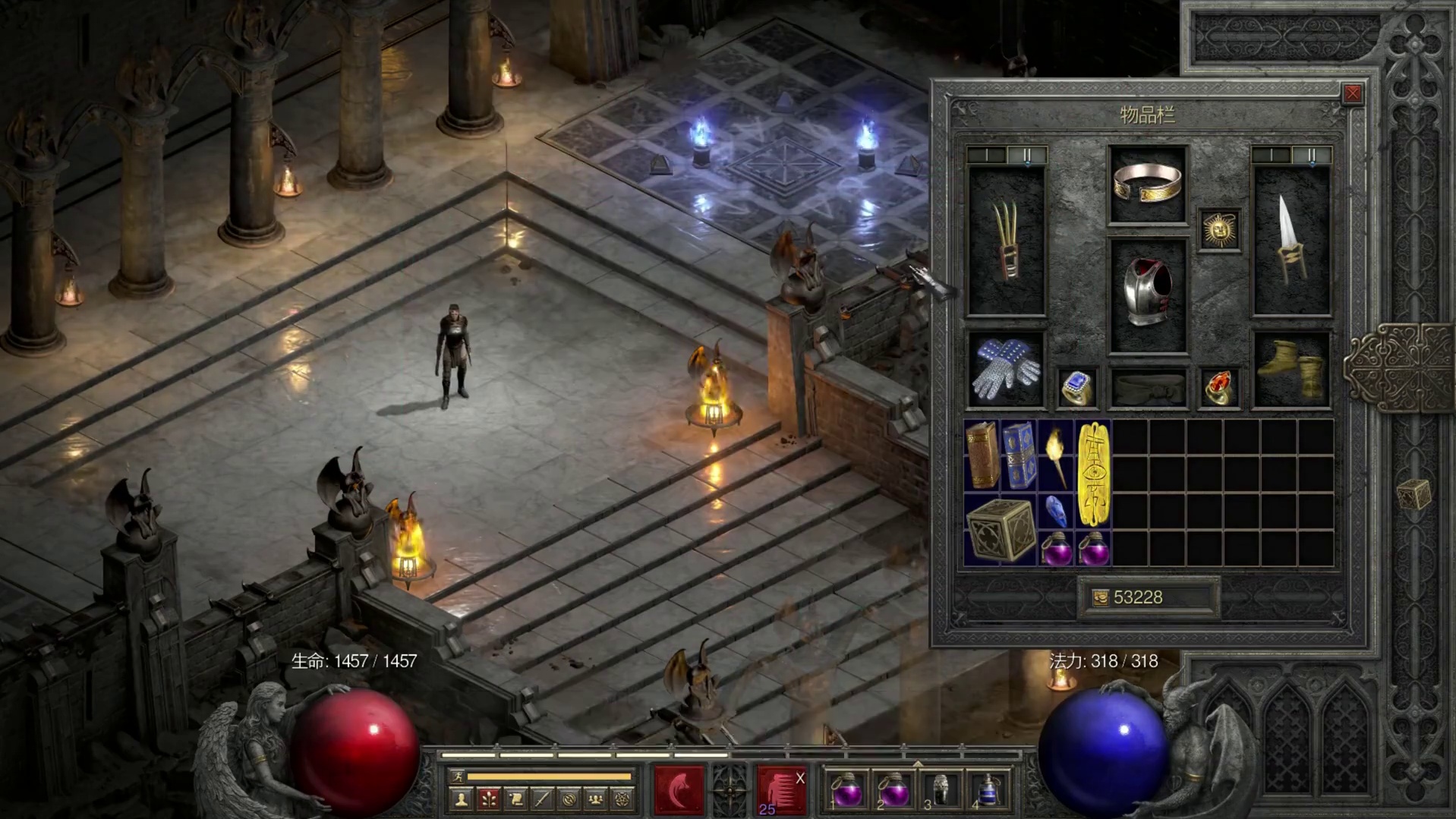Select the golden Annihilus charm

(x=1093, y=474)
